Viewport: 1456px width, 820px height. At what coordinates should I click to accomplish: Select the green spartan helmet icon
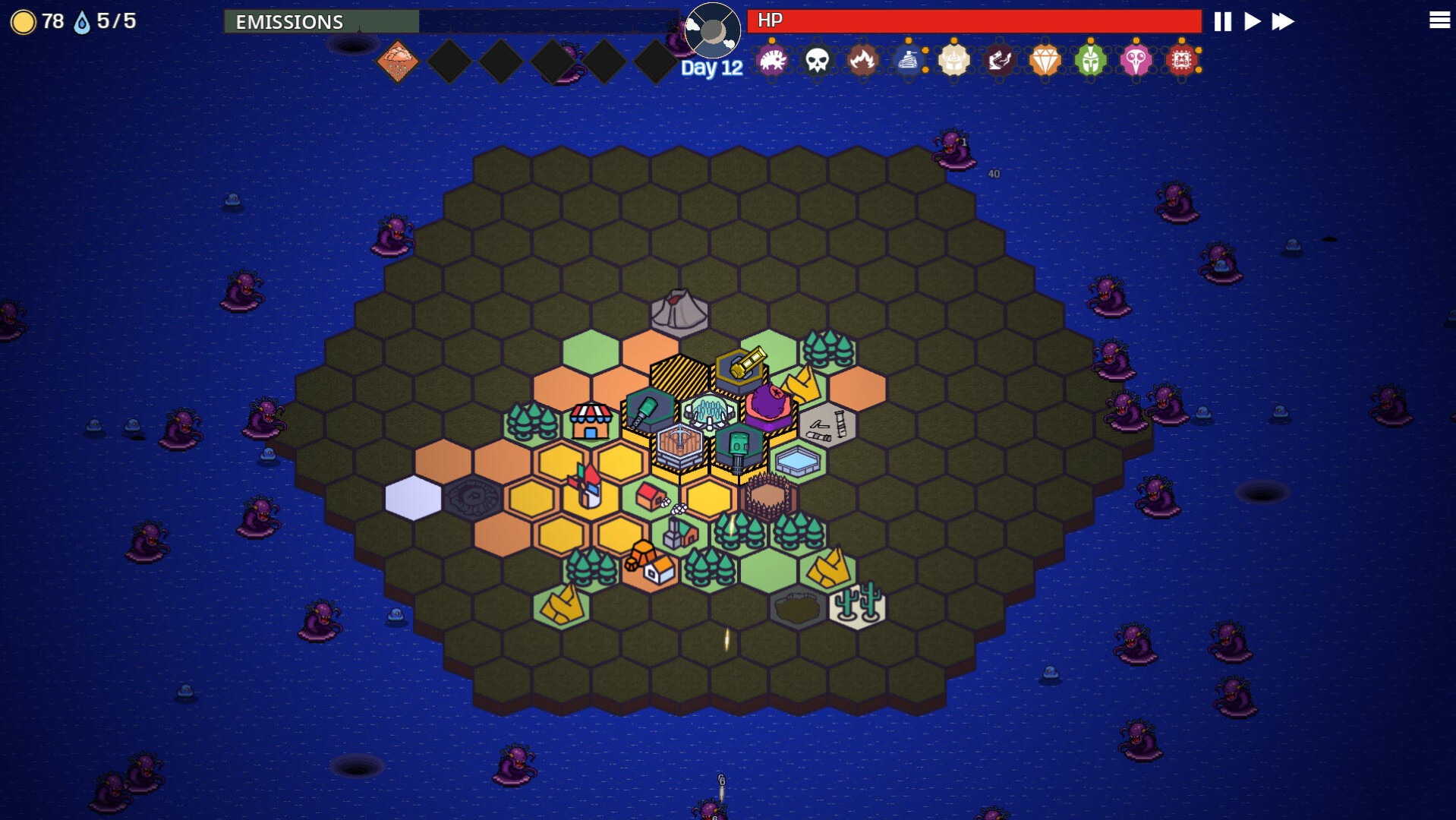pos(1092,61)
